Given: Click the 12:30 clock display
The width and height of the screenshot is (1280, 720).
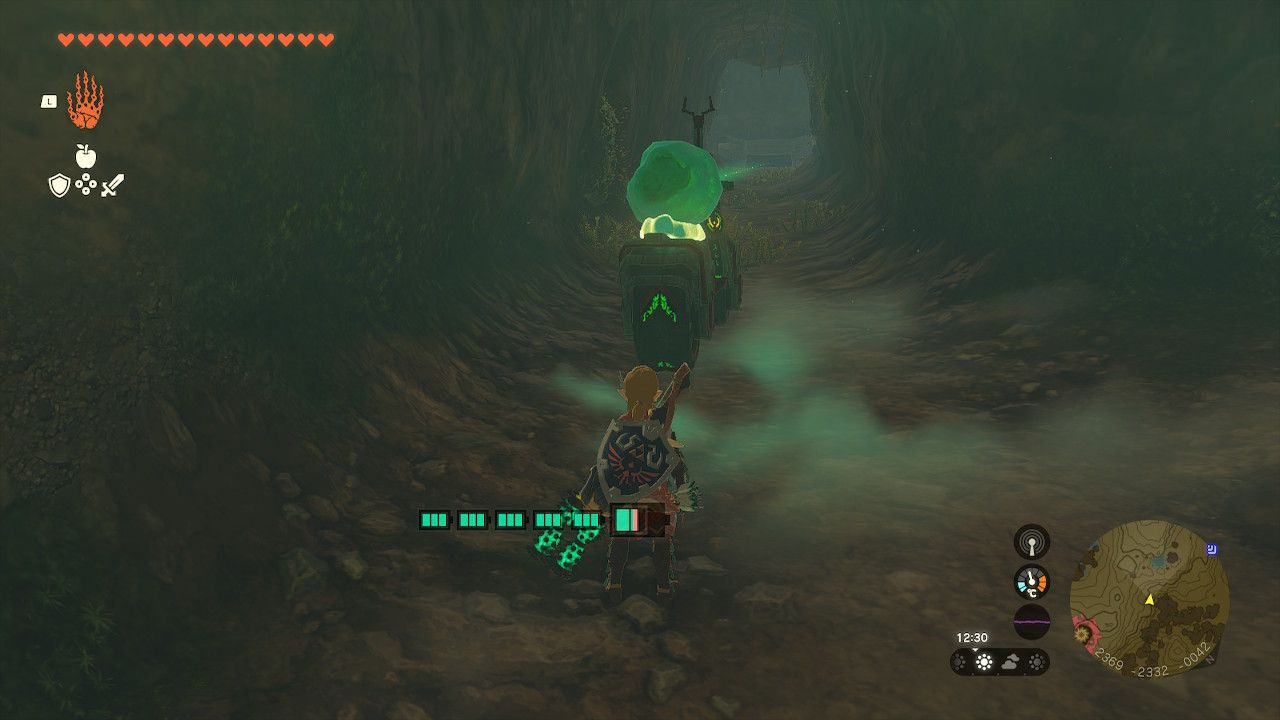Looking at the screenshot, I should click(973, 636).
